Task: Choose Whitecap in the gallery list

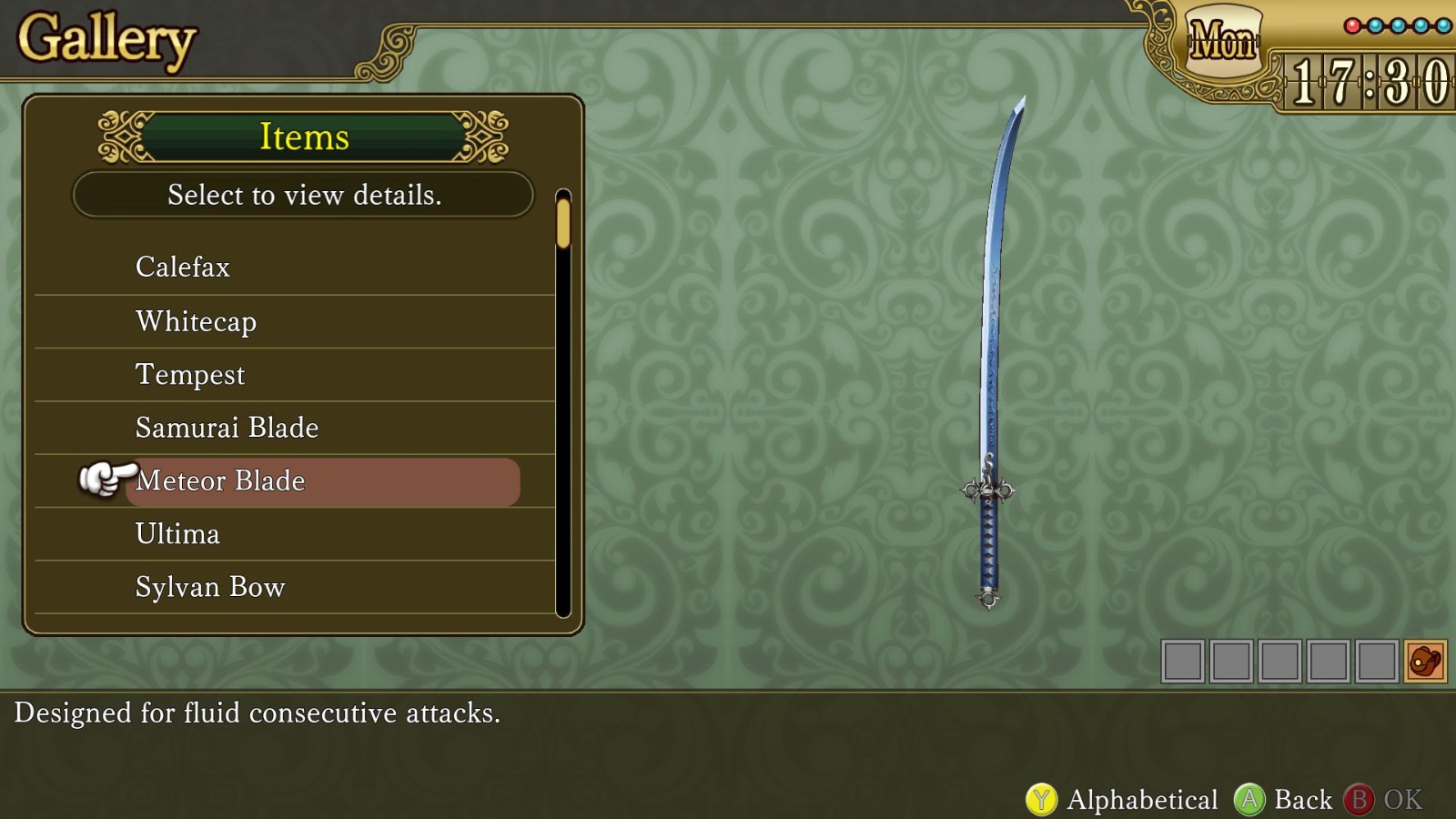Action: click(195, 320)
